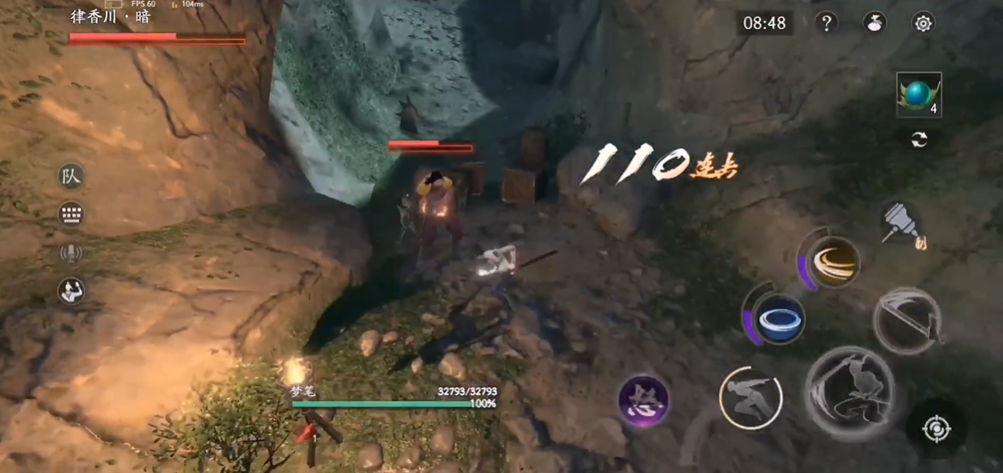The height and width of the screenshot is (473, 1003).
Task: Tap the main sword attack button
Action: click(x=849, y=392)
